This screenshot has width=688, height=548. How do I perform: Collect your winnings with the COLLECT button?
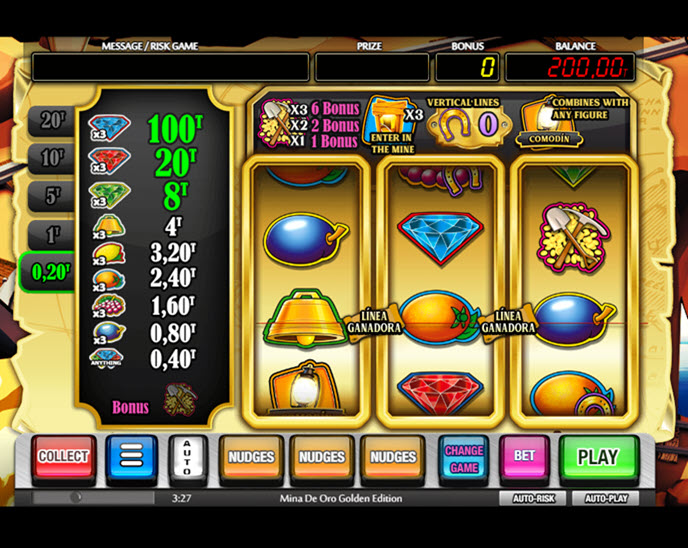(x=63, y=457)
